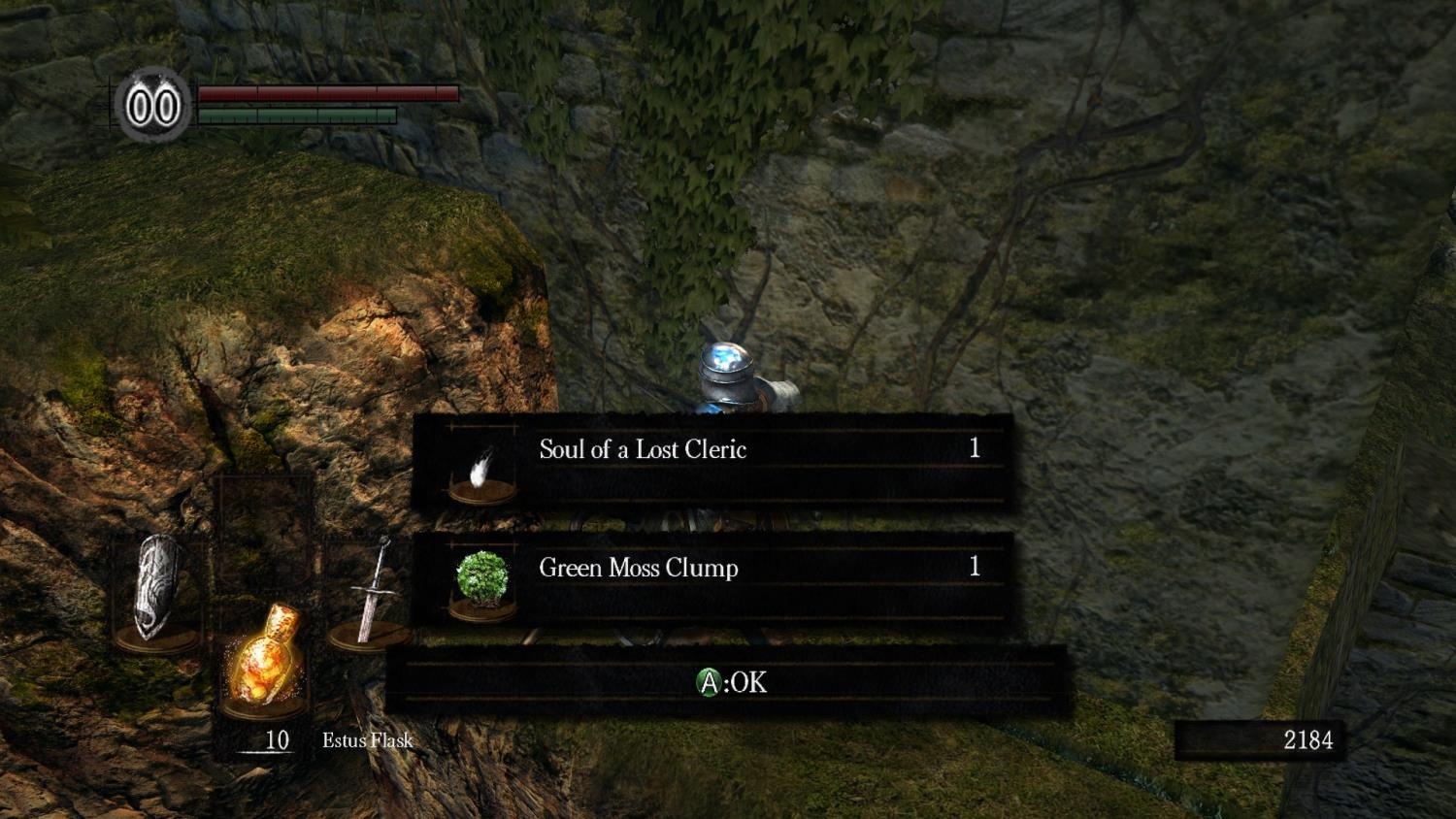Select the Soul of a Lost Cleric row

pyautogui.click(x=713, y=463)
